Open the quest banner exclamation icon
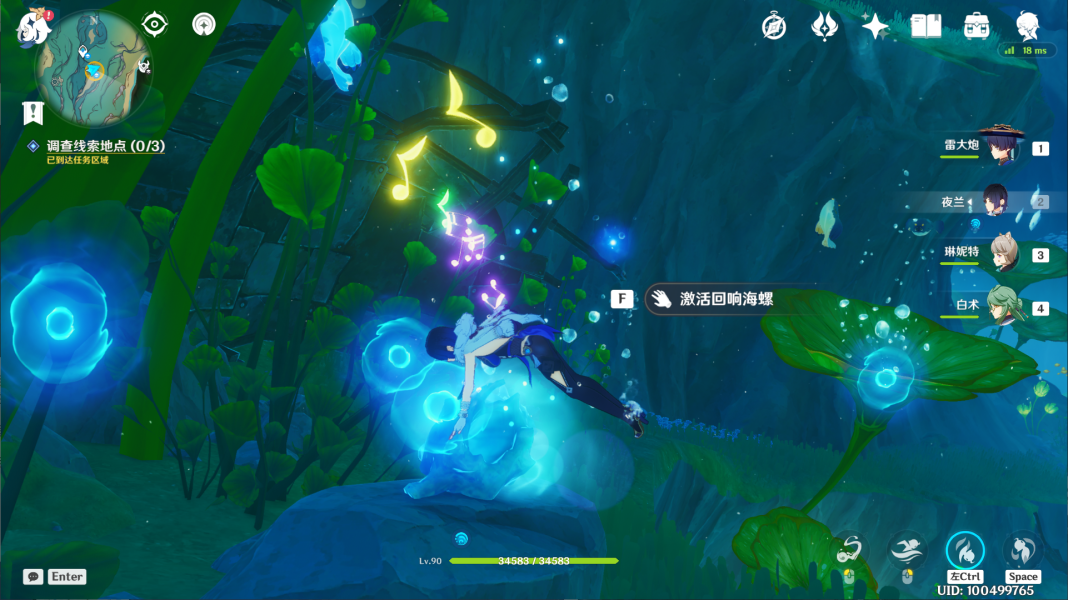The width and height of the screenshot is (1068, 600). coord(34,112)
